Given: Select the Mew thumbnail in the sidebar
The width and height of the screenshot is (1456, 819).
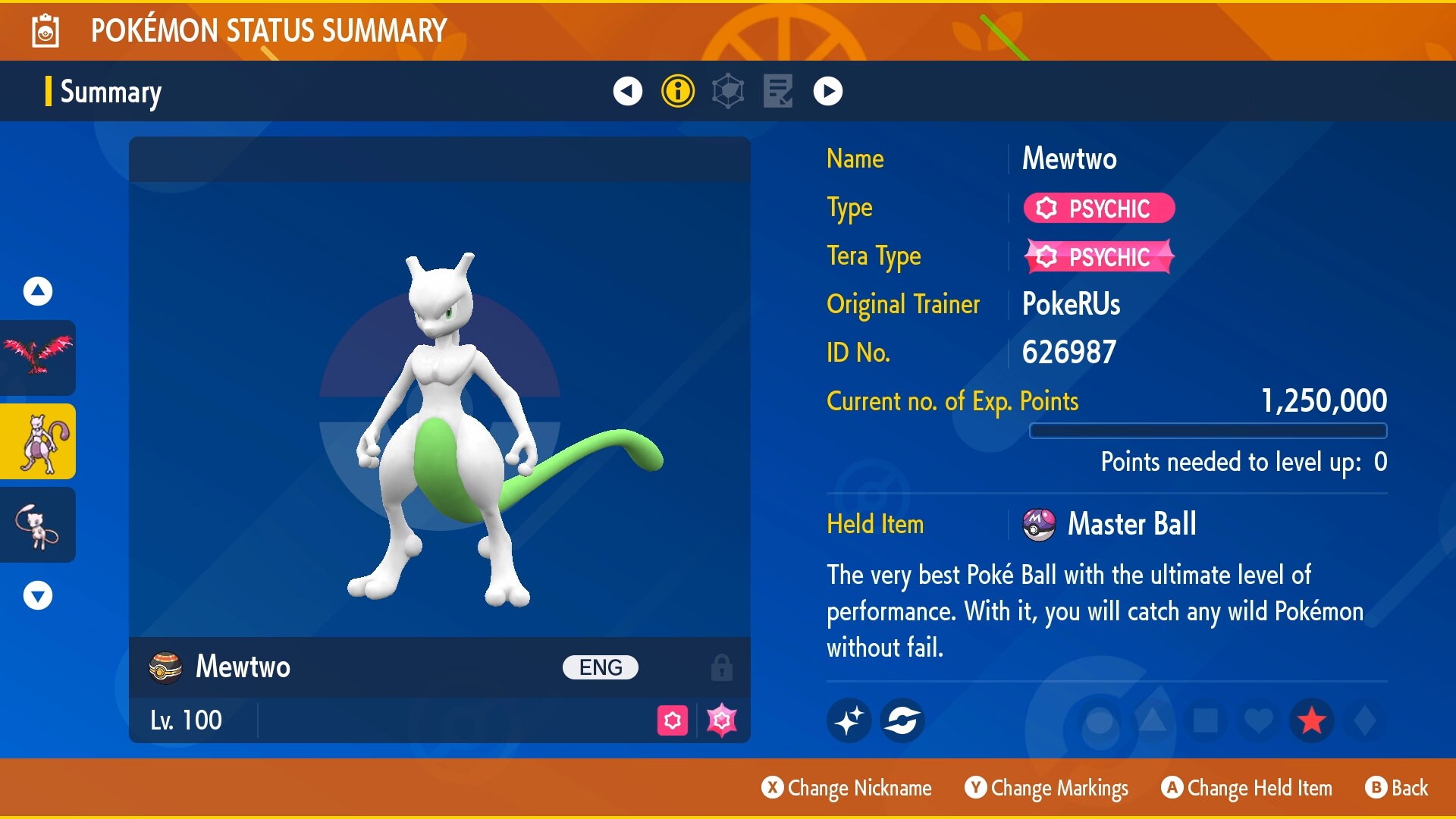Looking at the screenshot, I should (x=37, y=525).
